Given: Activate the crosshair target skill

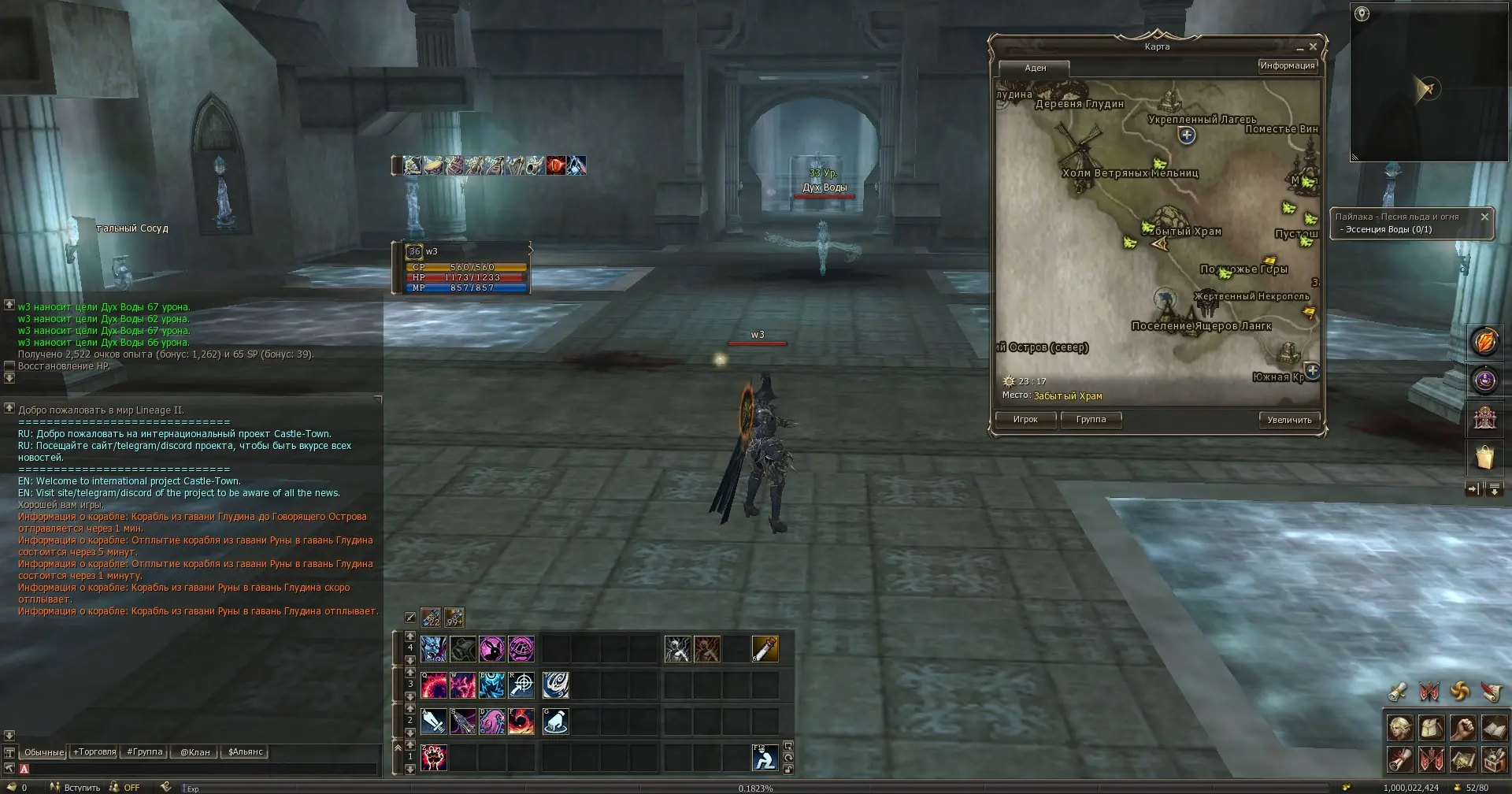Looking at the screenshot, I should click(522, 685).
